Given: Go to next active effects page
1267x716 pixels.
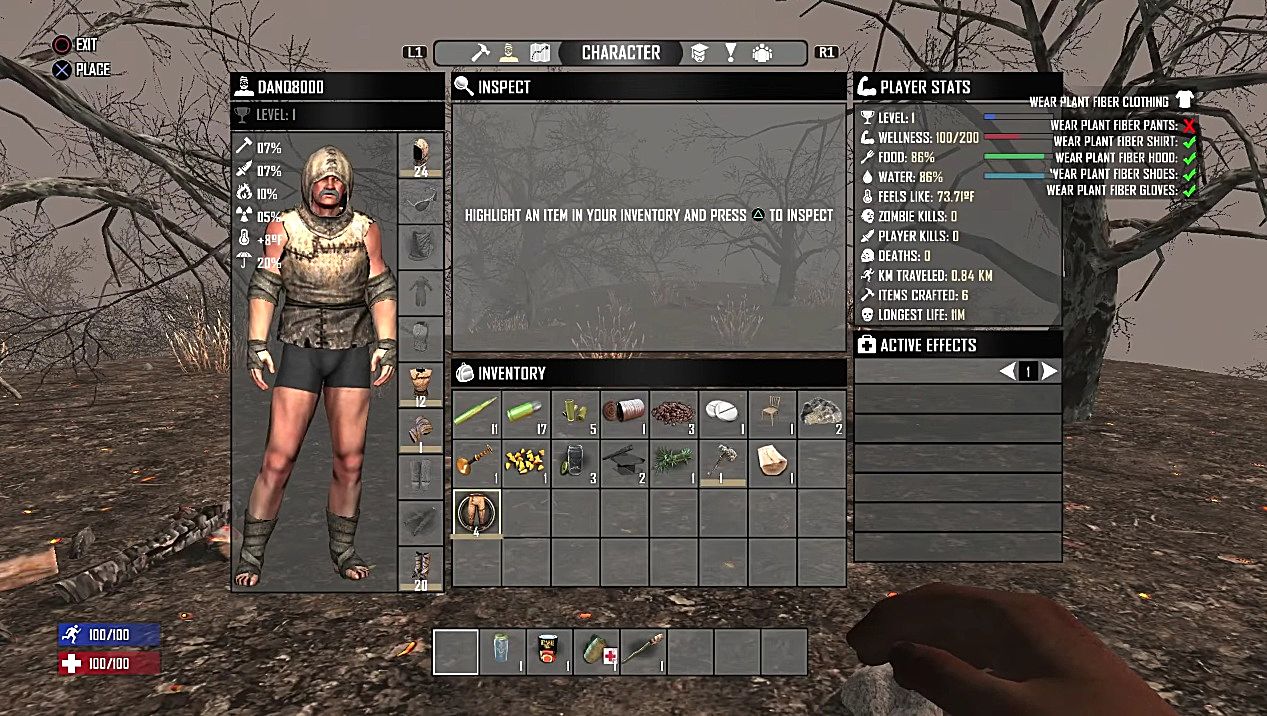Looking at the screenshot, I should tap(1049, 372).
